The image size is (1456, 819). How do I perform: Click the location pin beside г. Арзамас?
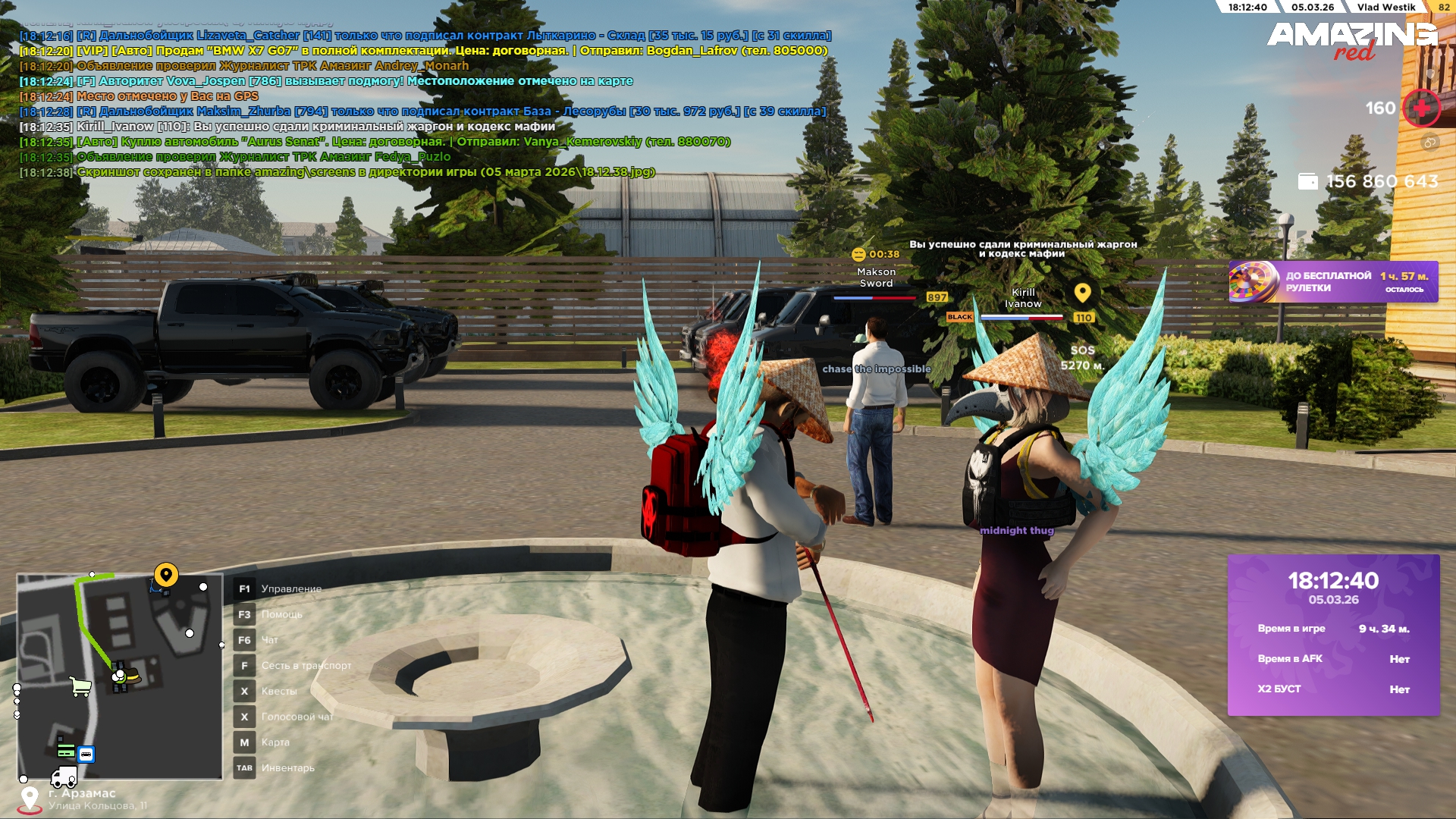30,799
